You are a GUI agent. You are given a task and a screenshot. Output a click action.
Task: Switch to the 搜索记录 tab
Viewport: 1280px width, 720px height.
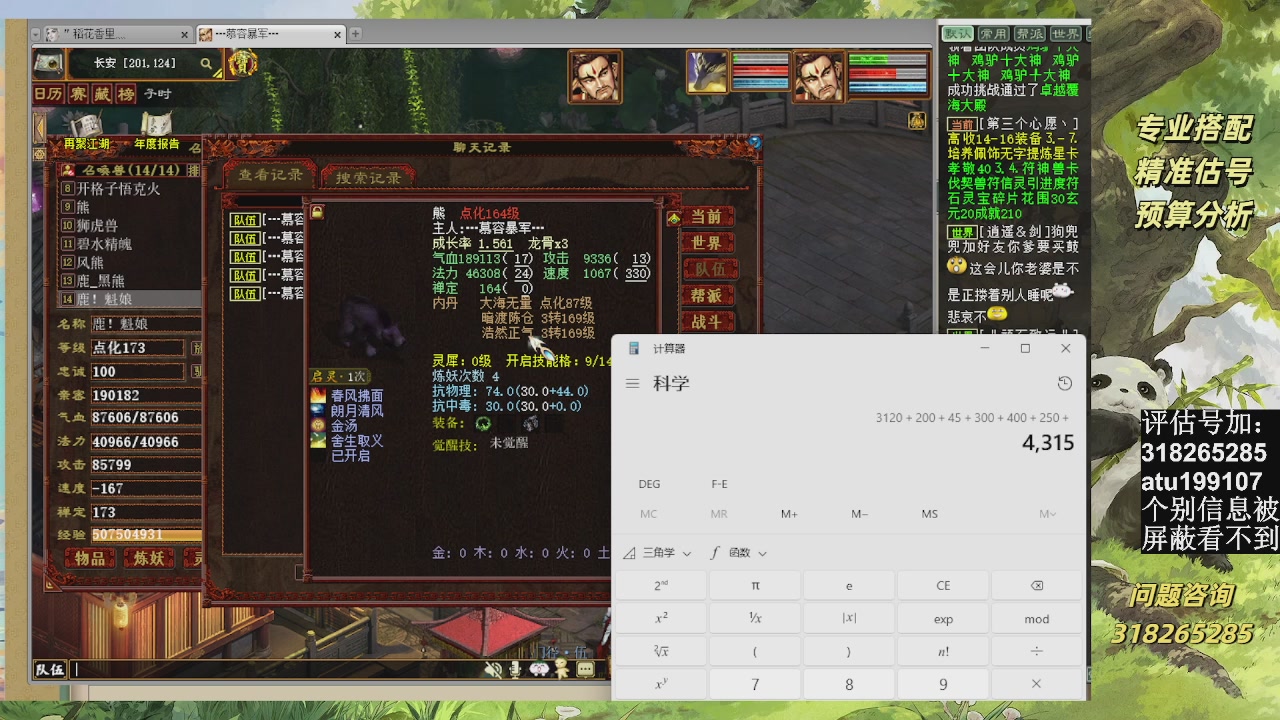click(x=370, y=176)
